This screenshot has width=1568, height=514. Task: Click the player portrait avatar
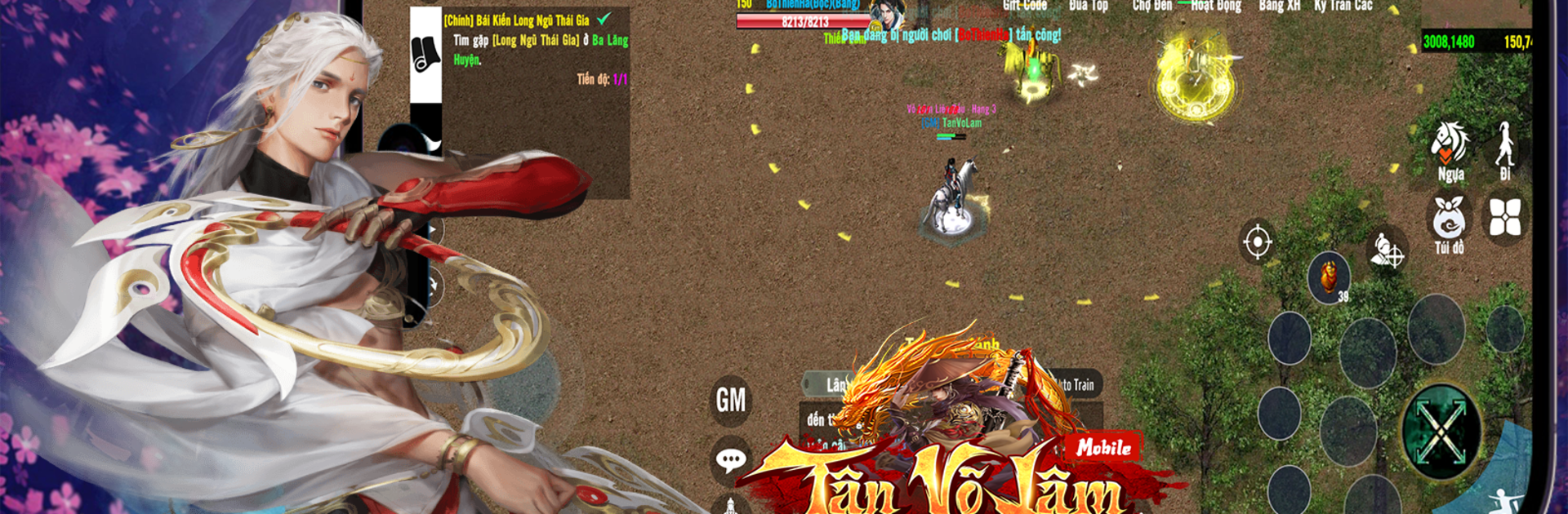(x=888, y=15)
